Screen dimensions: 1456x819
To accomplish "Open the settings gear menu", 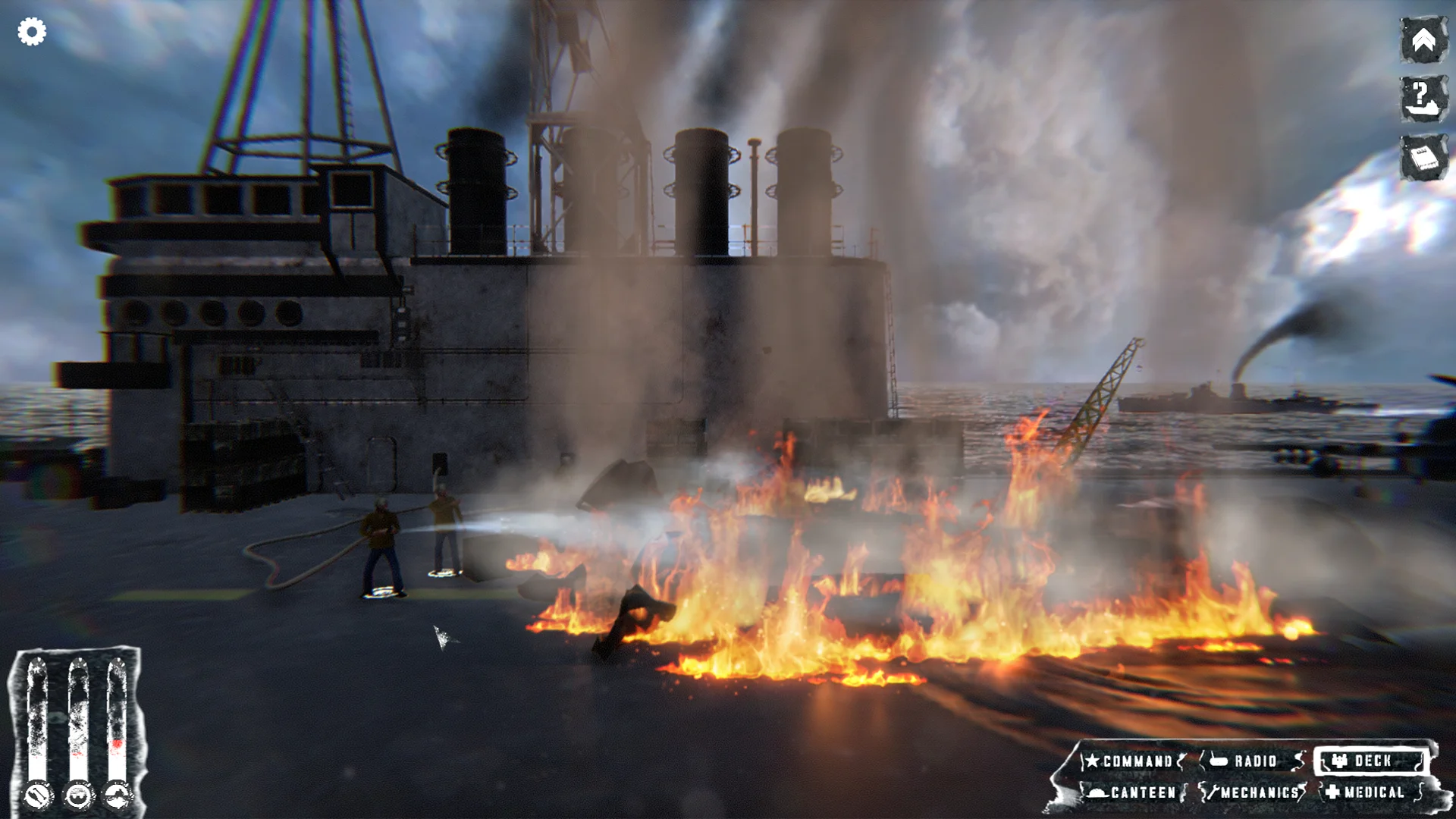I will click(32, 32).
